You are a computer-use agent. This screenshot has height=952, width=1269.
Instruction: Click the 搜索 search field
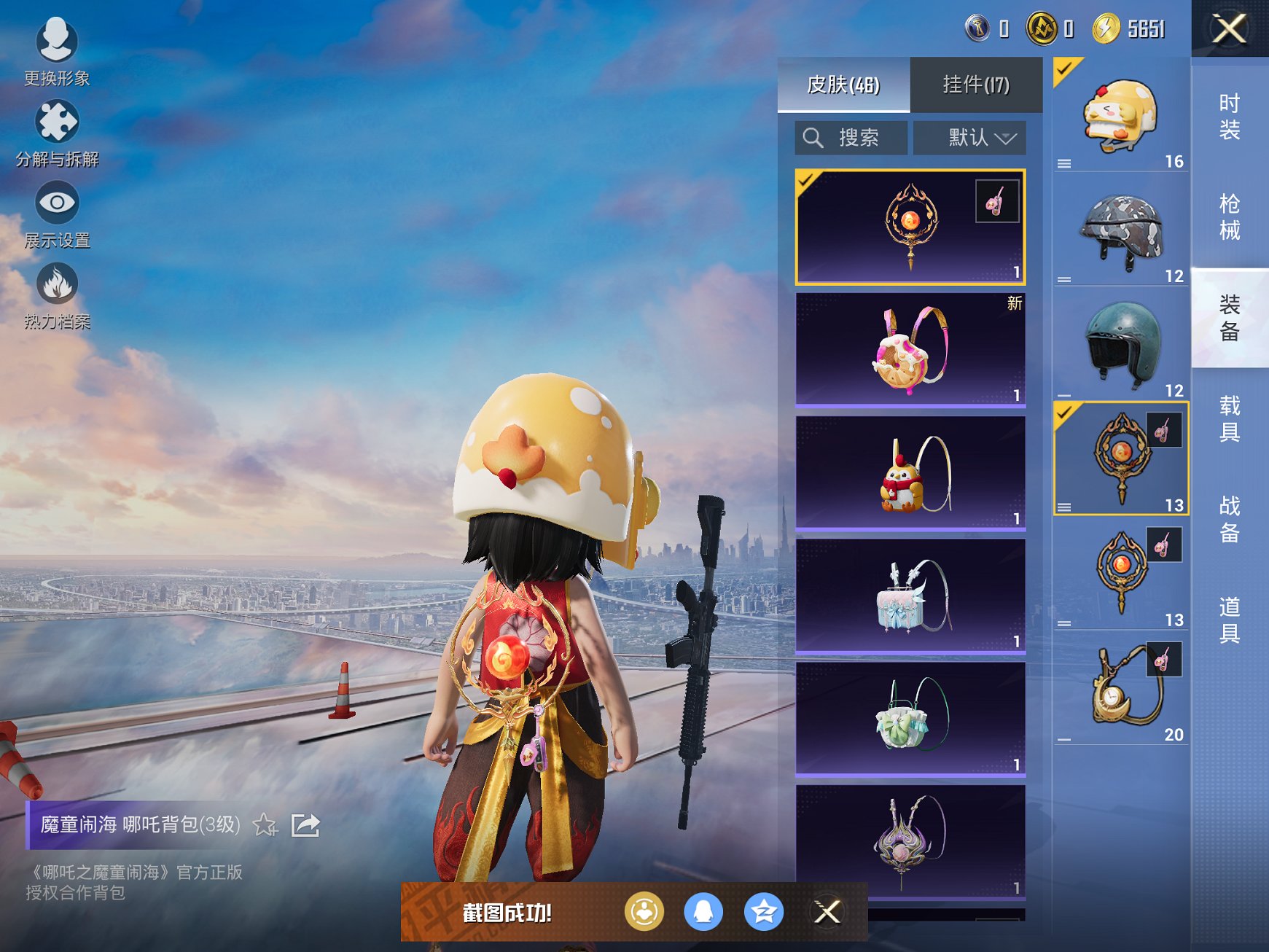851,138
